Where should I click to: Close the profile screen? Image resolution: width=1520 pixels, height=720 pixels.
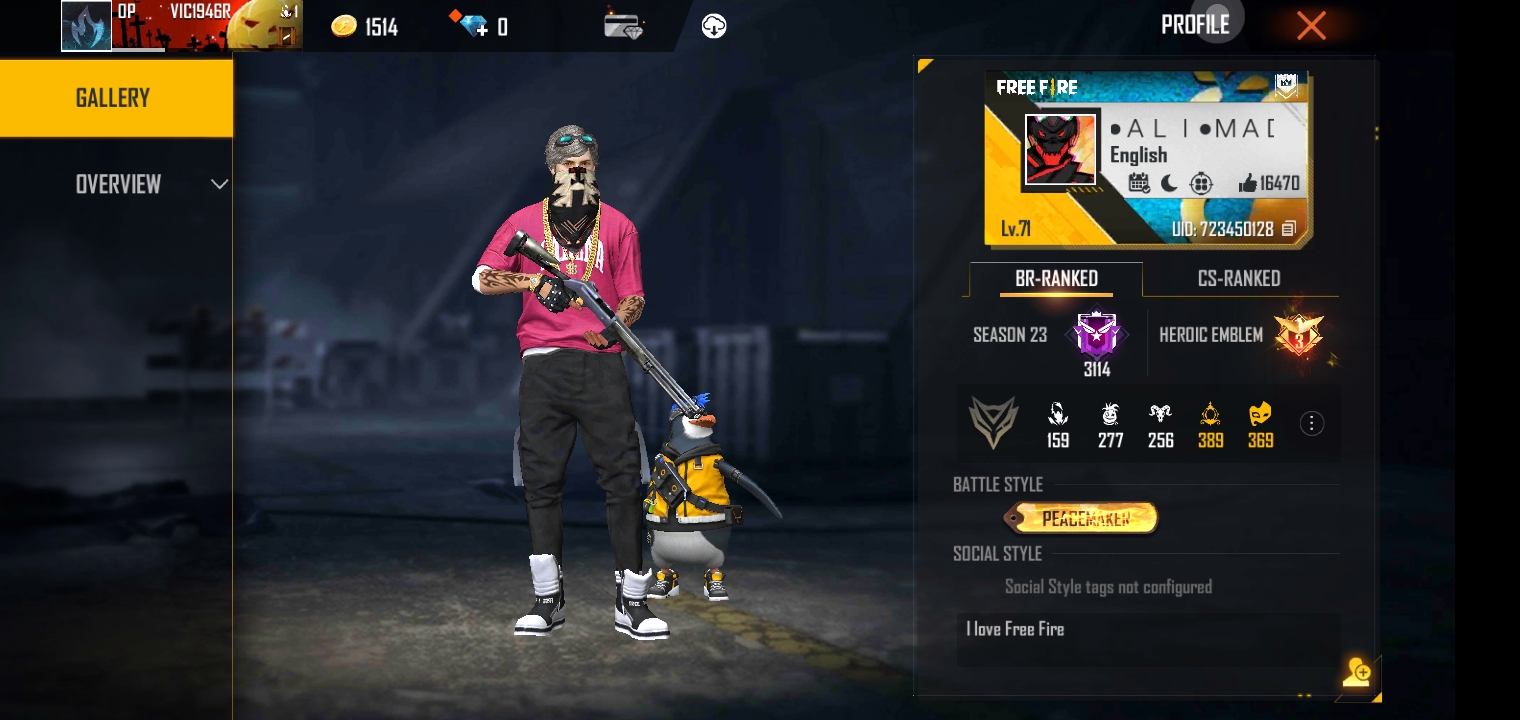point(1310,26)
